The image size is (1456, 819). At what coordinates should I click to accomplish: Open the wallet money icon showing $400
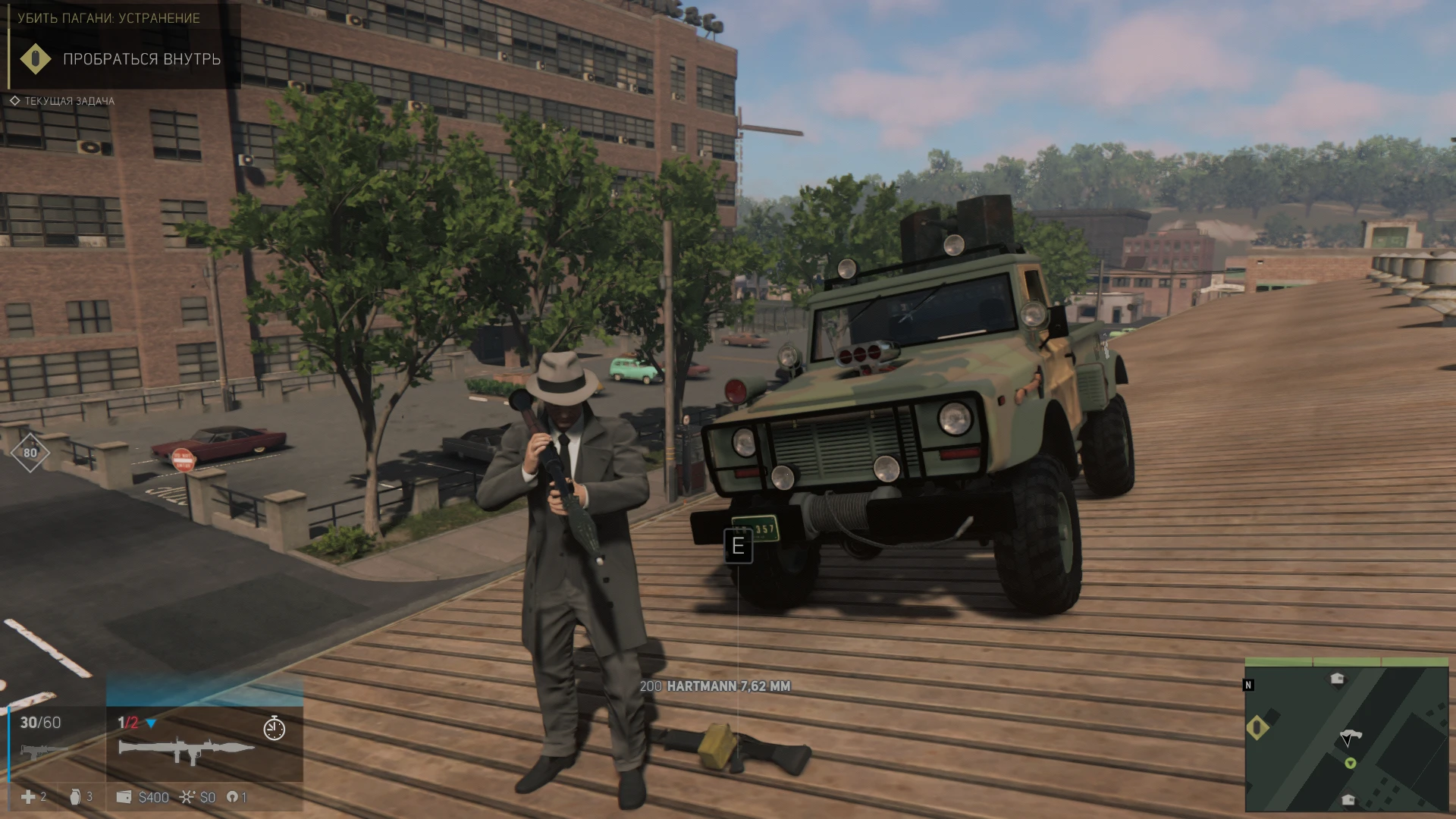123,797
